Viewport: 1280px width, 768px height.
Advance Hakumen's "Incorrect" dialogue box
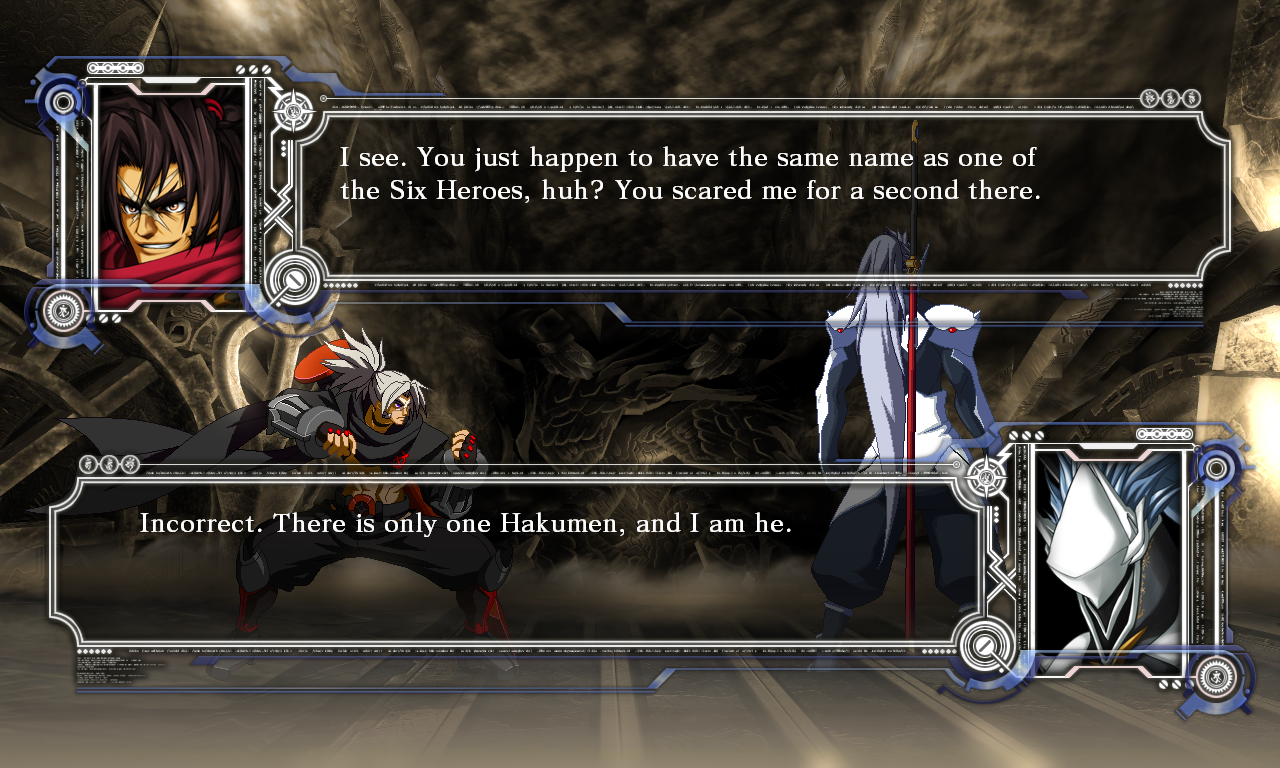[x=512, y=560]
